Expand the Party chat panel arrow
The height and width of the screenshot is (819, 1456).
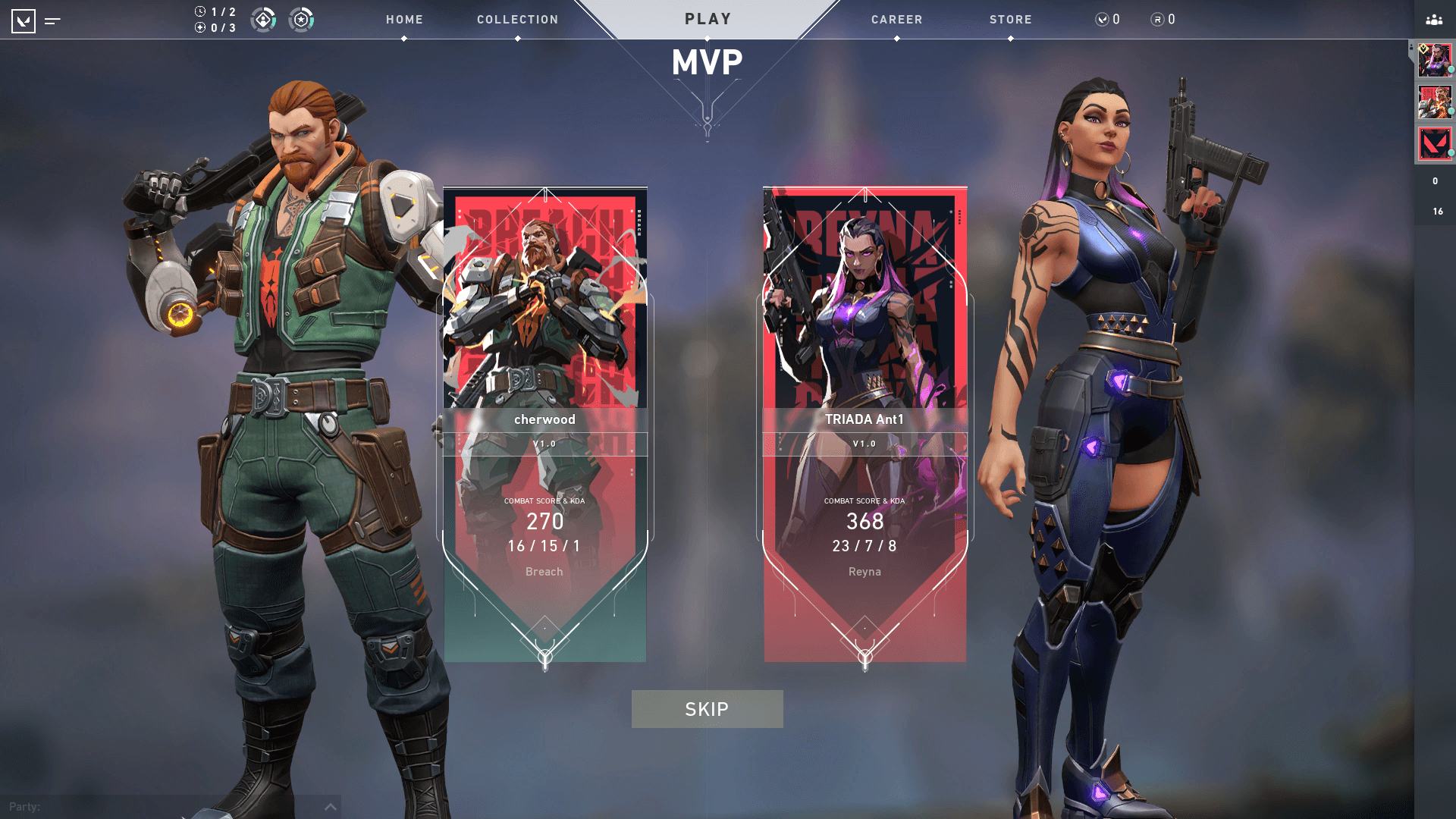point(331,807)
